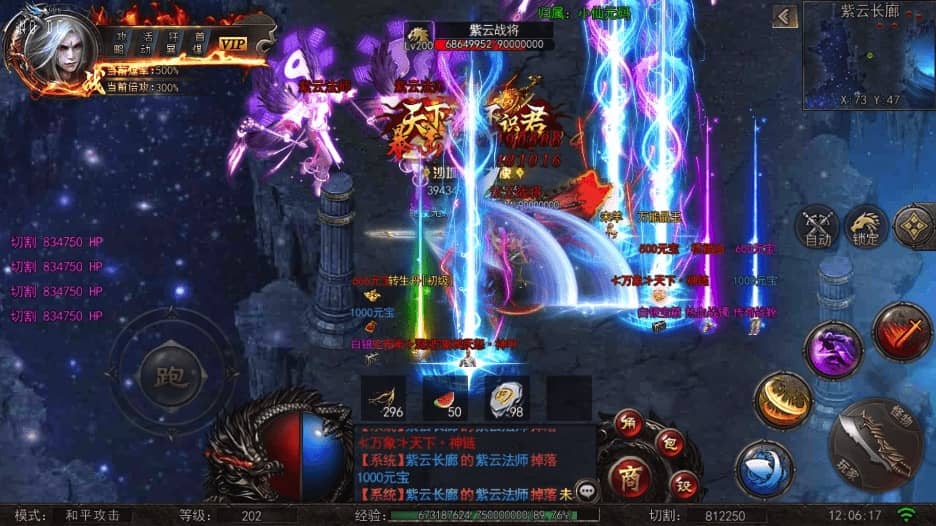Screen dimensions: 936x526
Task: Open the 活动 events menu
Action: [x=146, y=41]
